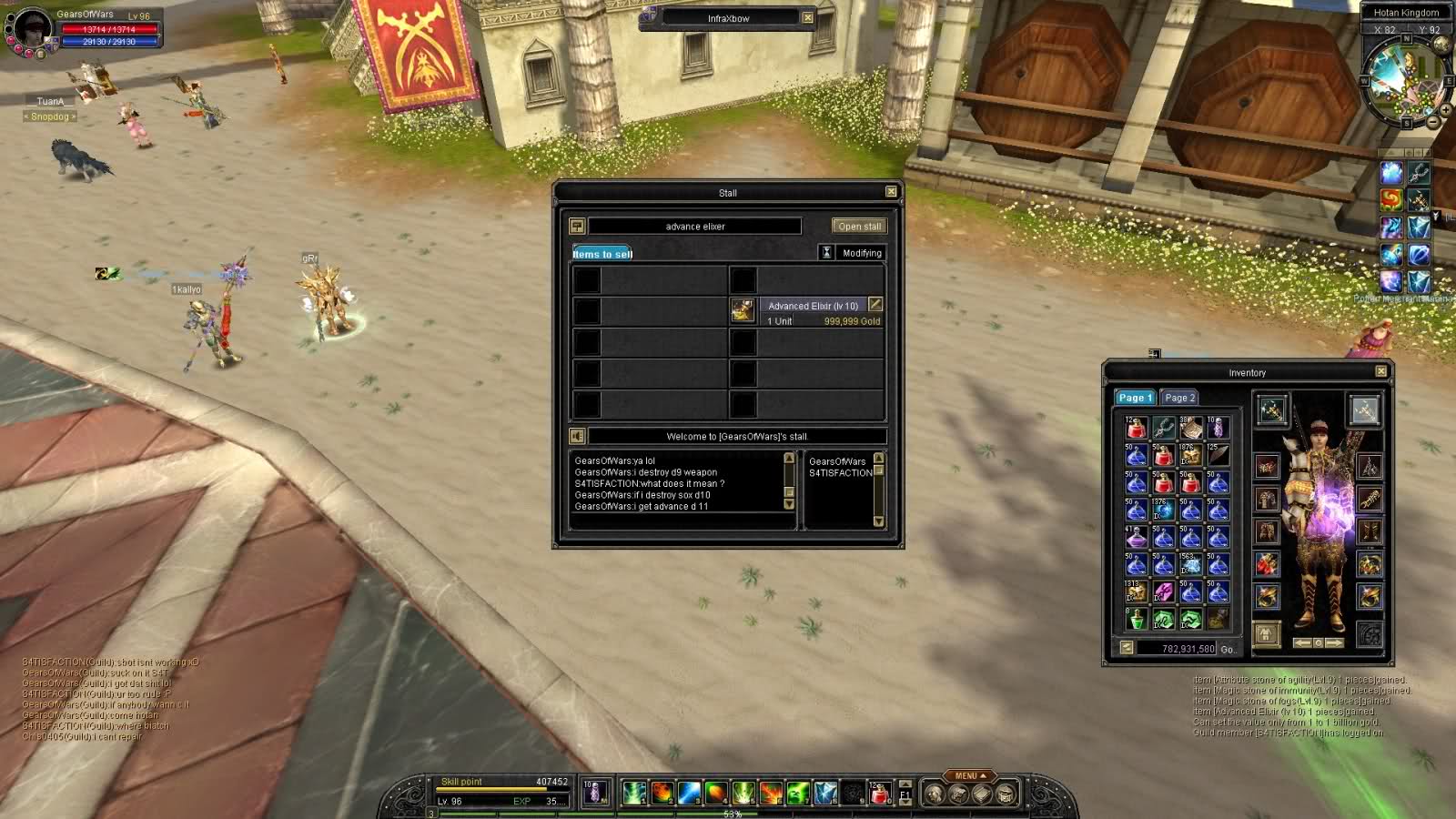Click the Open stall button

click(x=858, y=227)
